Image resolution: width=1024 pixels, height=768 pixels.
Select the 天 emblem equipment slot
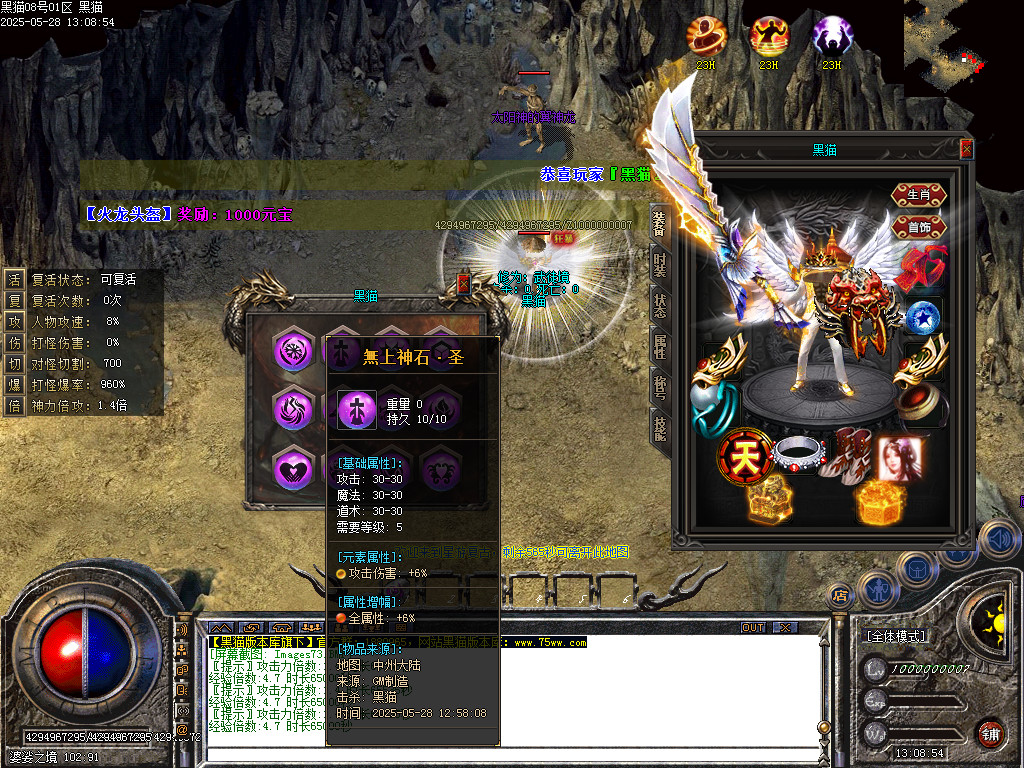click(741, 457)
